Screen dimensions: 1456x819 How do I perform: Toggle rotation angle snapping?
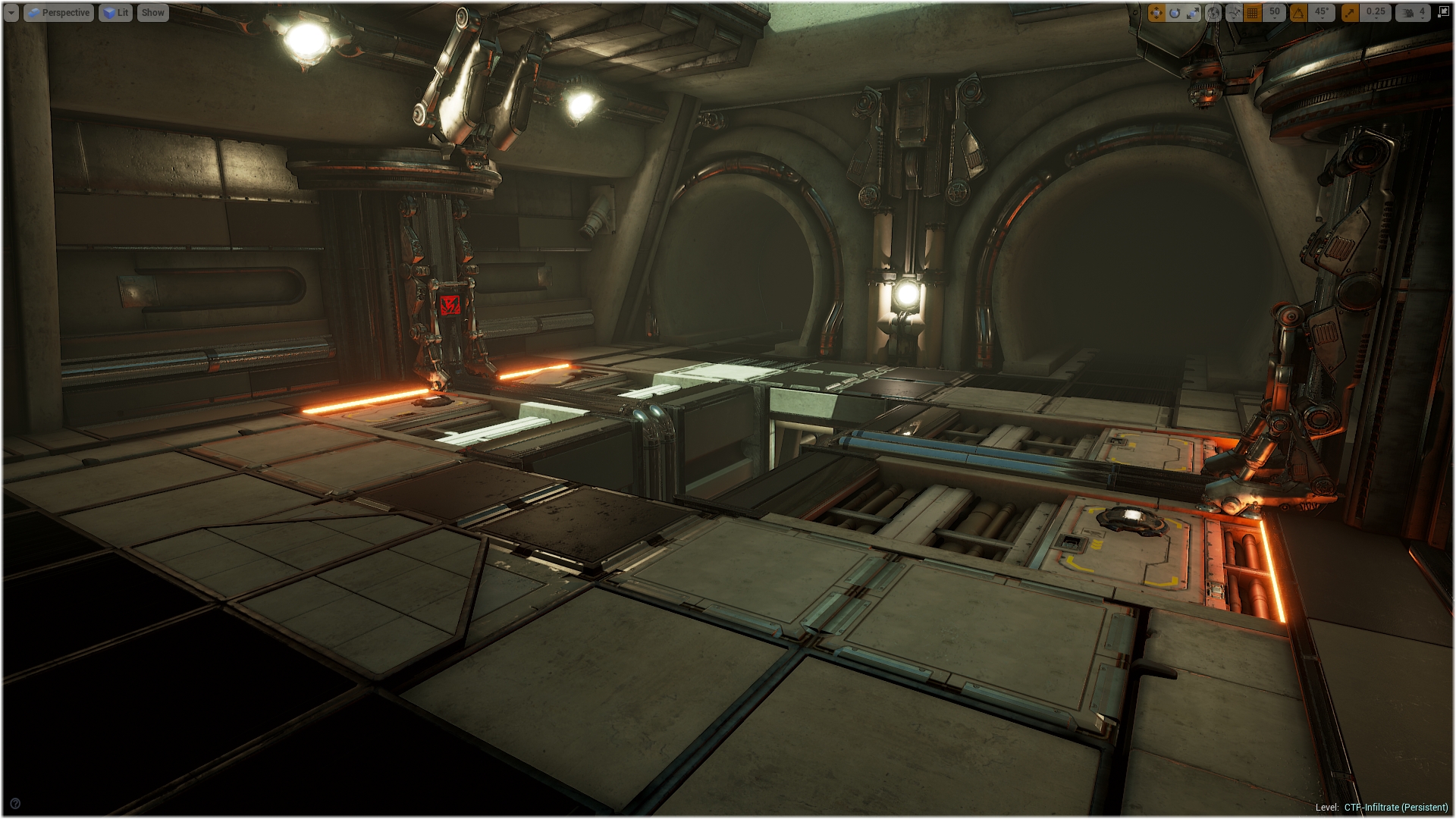[x=1299, y=13]
